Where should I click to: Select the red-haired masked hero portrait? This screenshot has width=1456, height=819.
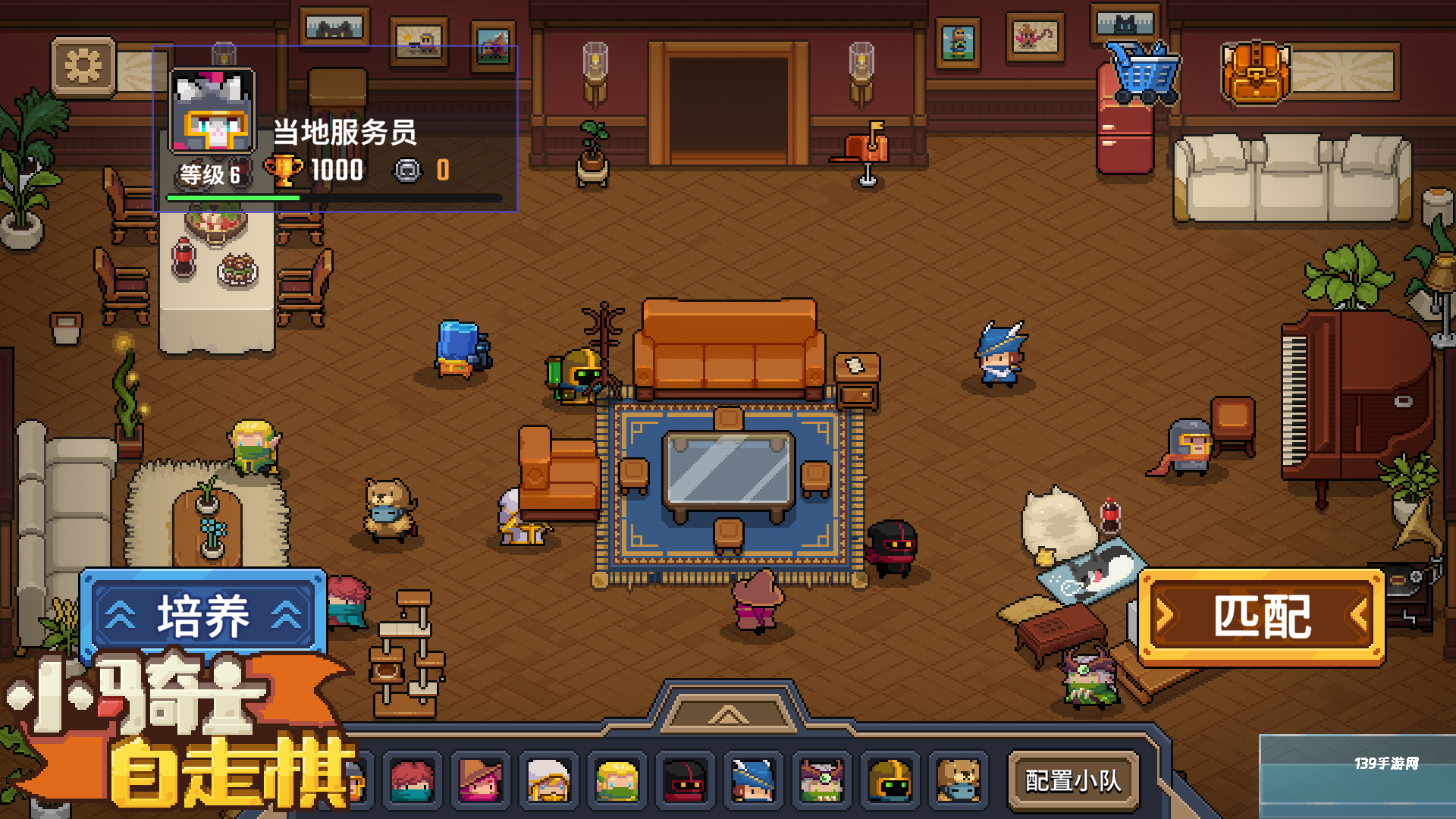[x=412, y=780]
